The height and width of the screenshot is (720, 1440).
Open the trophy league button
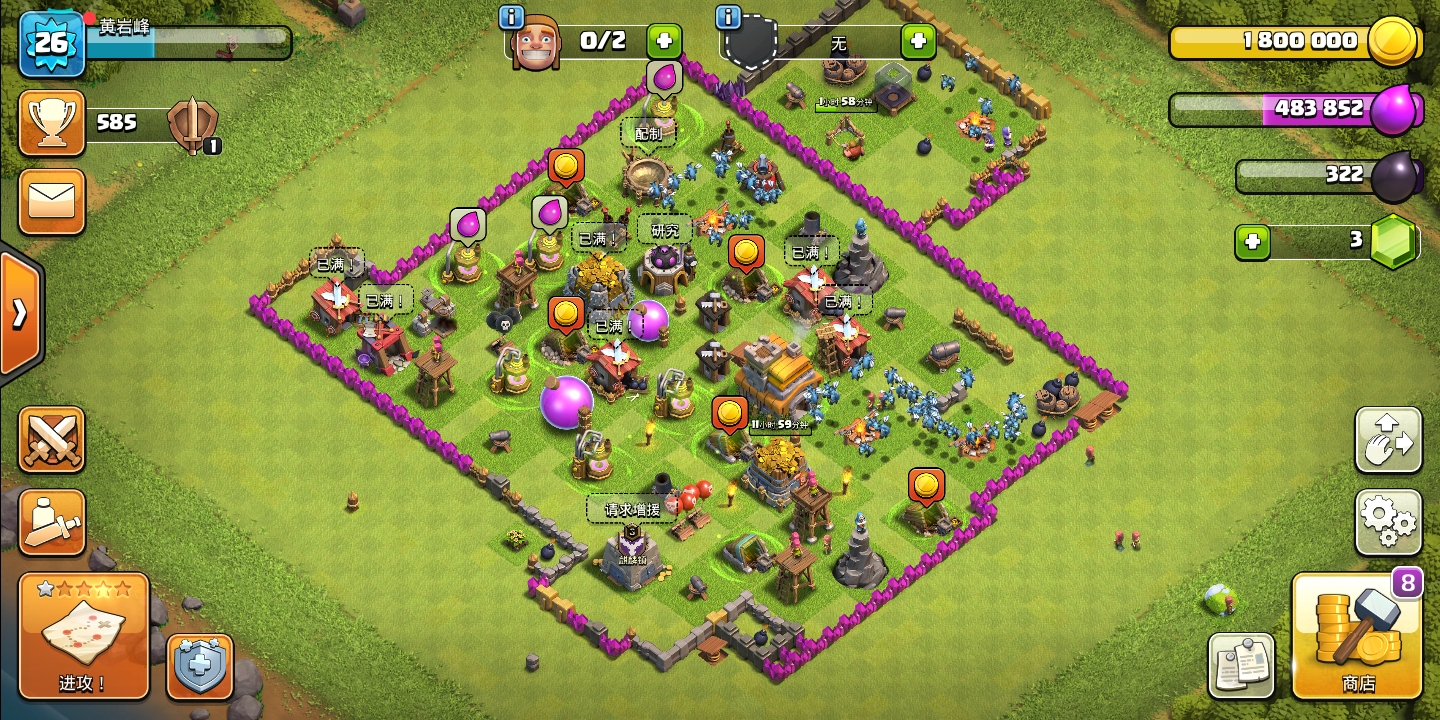pos(51,123)
